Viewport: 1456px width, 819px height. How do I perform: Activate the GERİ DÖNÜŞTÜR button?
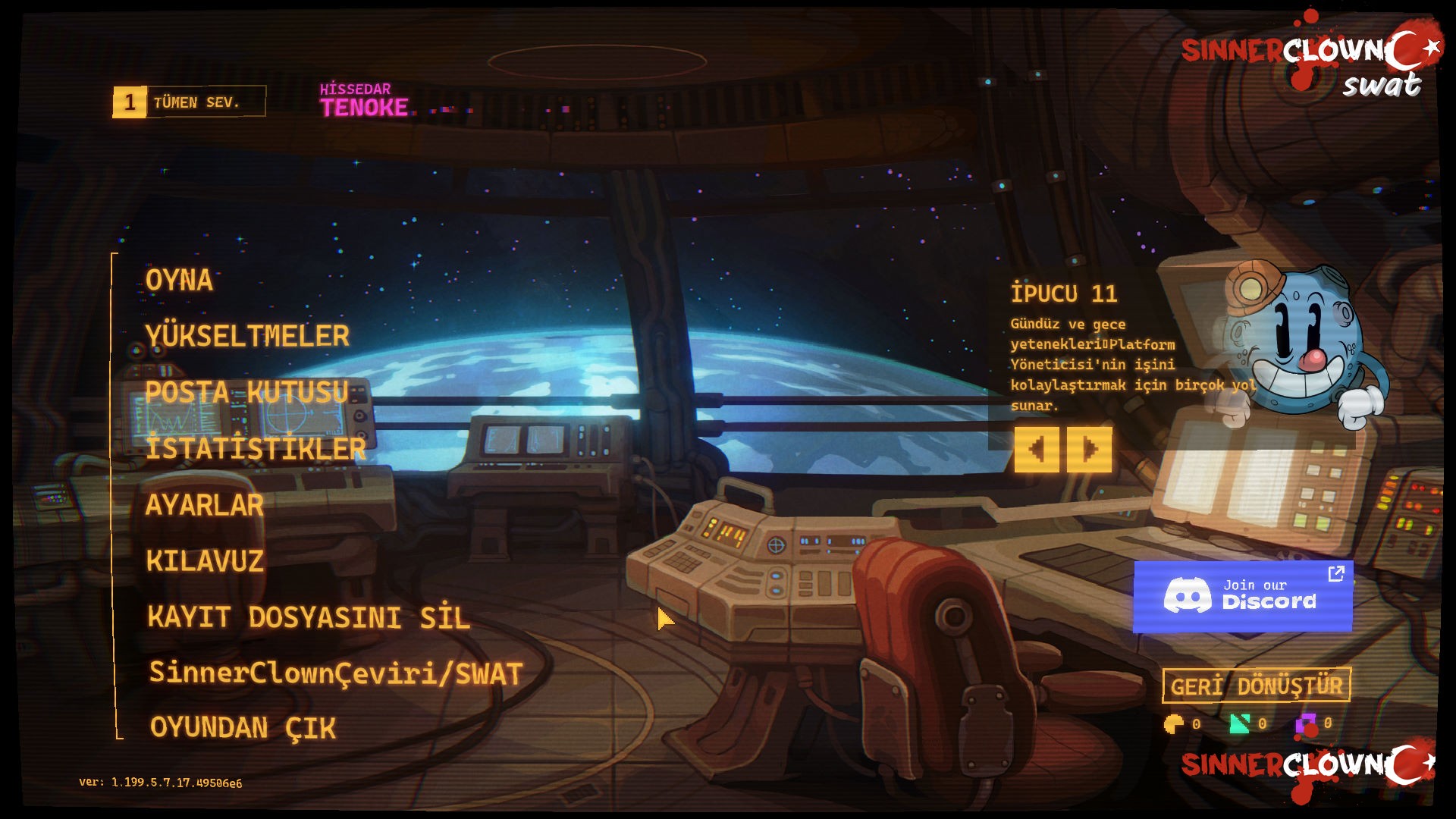(1257, 686)
